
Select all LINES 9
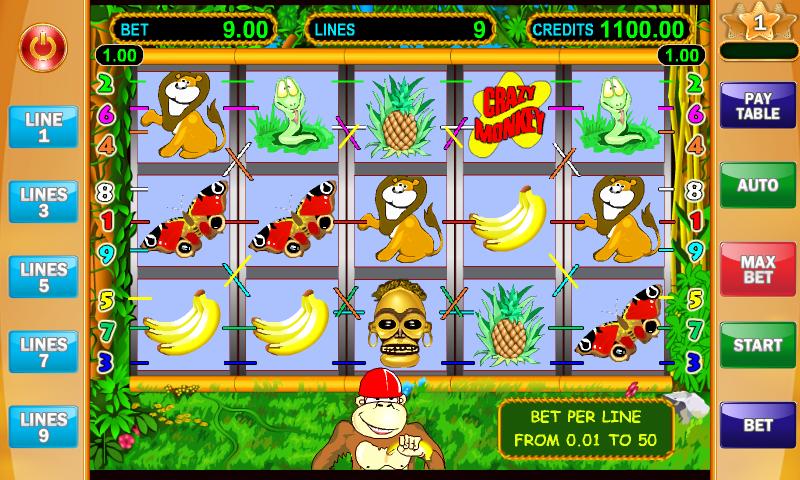pos(44,427)
